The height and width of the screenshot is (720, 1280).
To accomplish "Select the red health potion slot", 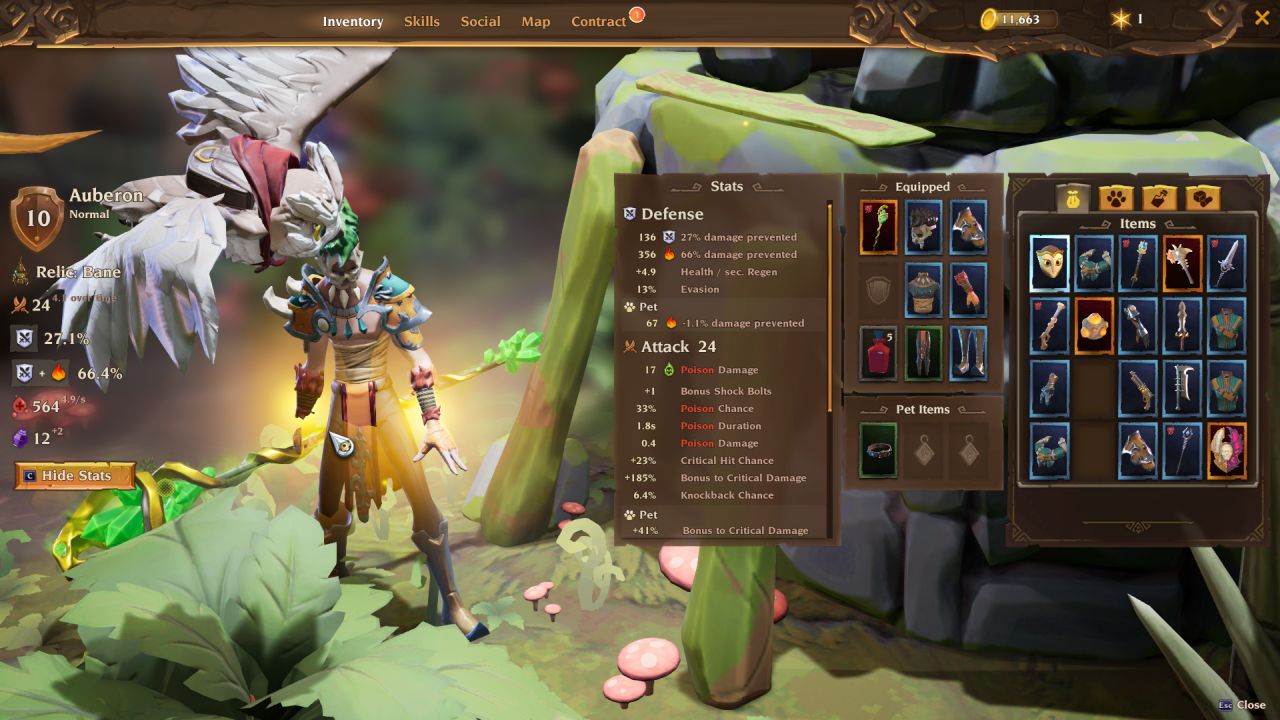I will [x=879, y=353].
